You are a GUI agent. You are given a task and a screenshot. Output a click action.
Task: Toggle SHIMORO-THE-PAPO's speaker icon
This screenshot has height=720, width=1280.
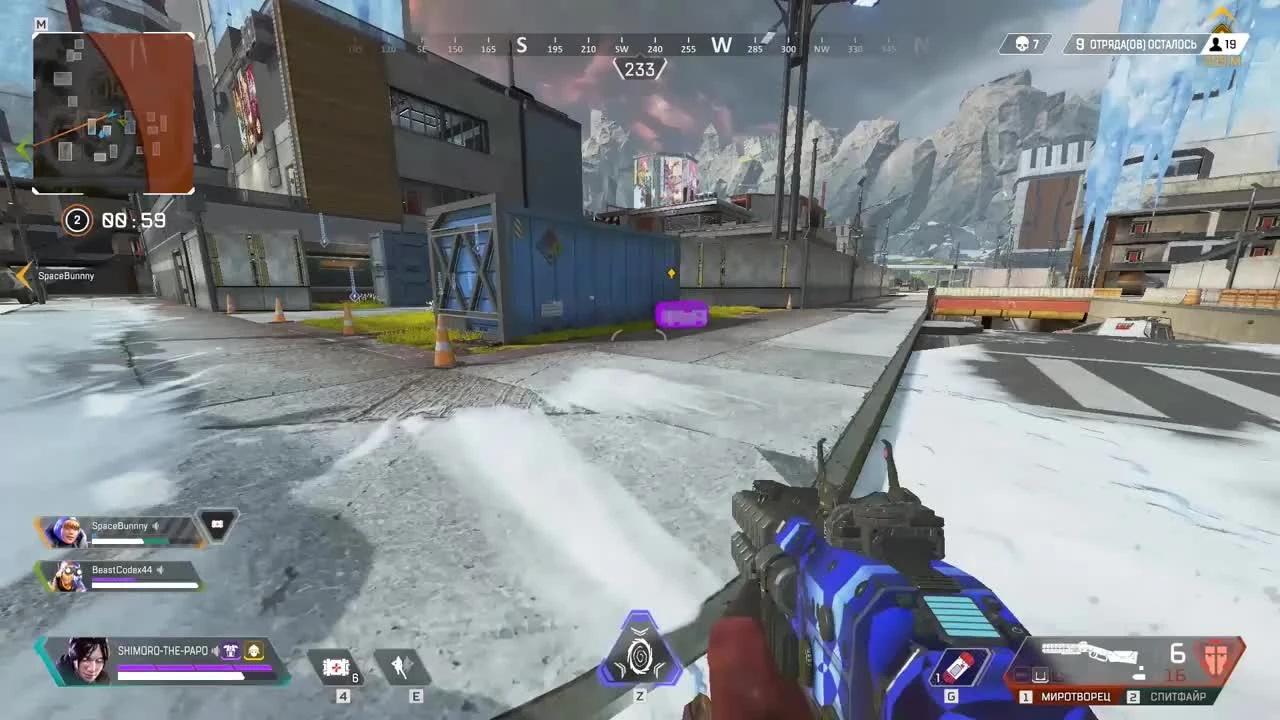[x=216, y=650]
